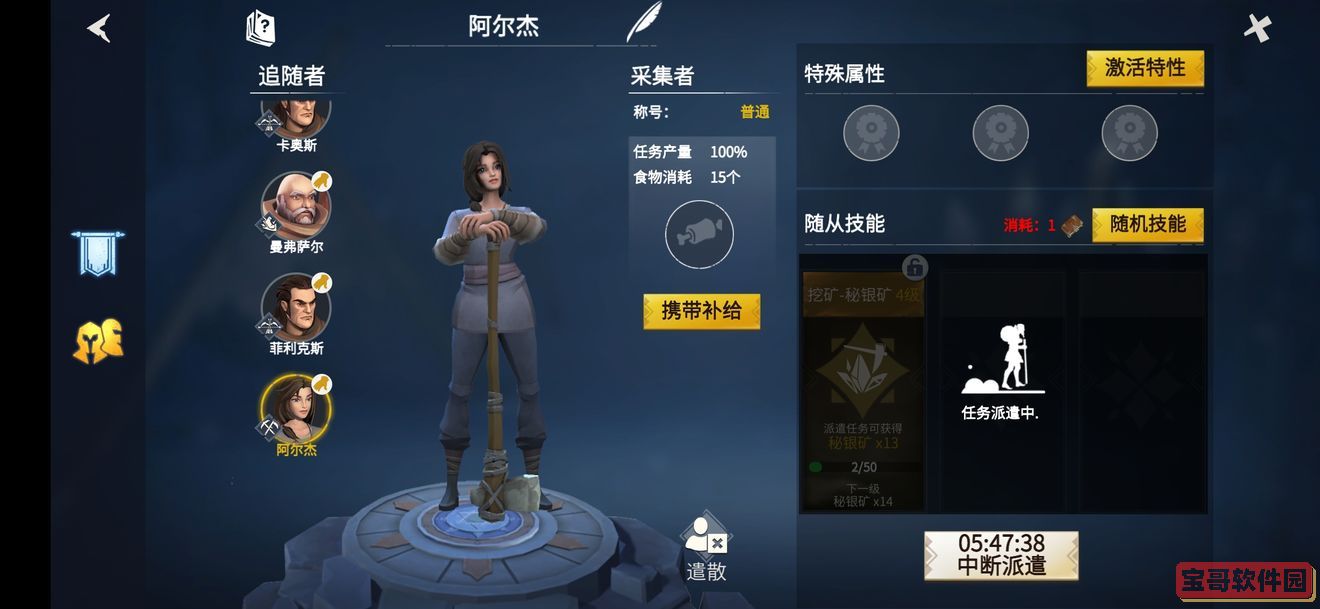The image size is (1320, 609).
Task: Activate traits with 激活特性 button
Action: 1144,68
